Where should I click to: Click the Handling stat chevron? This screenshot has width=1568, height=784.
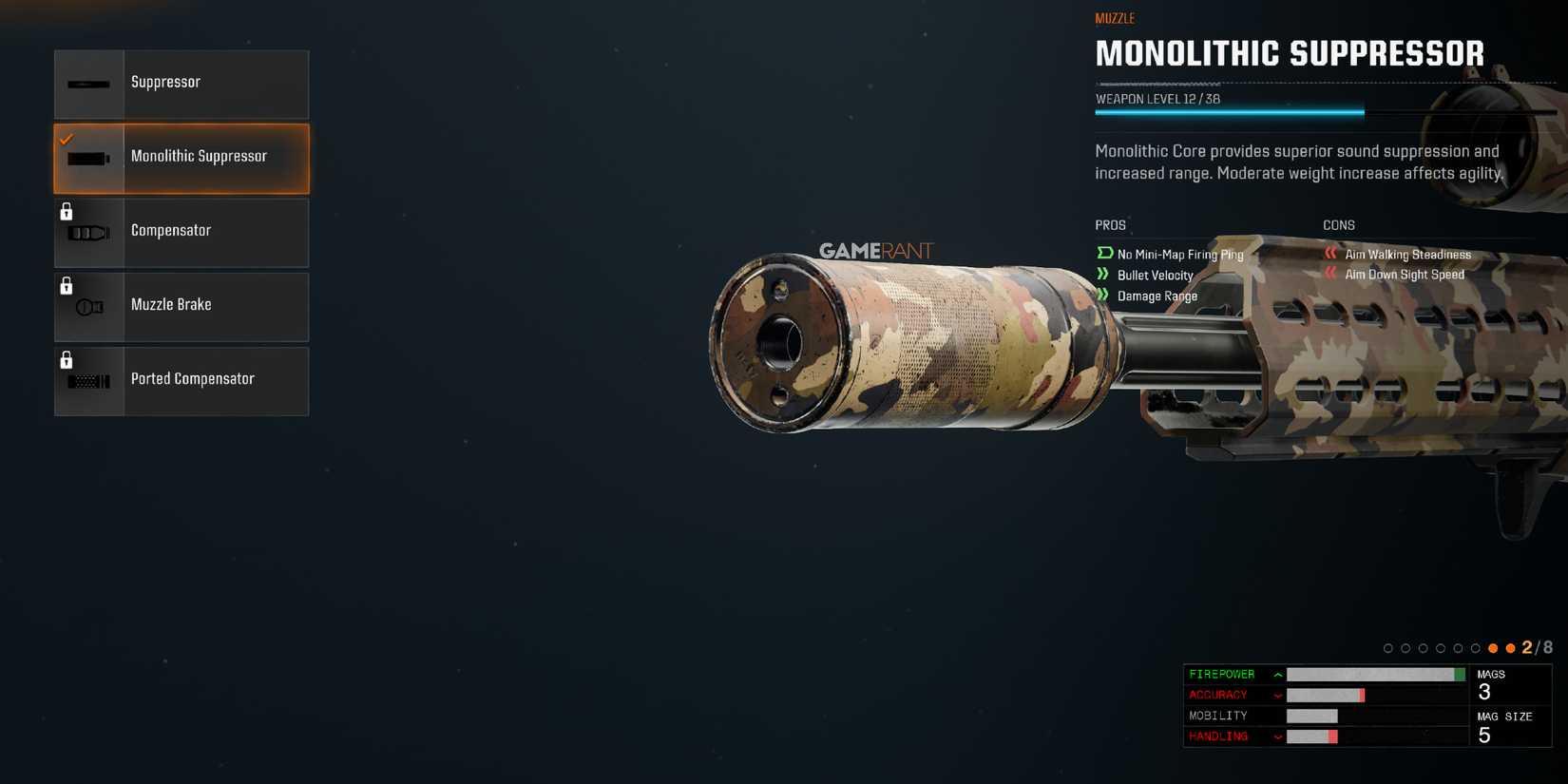coord(1276,736)
